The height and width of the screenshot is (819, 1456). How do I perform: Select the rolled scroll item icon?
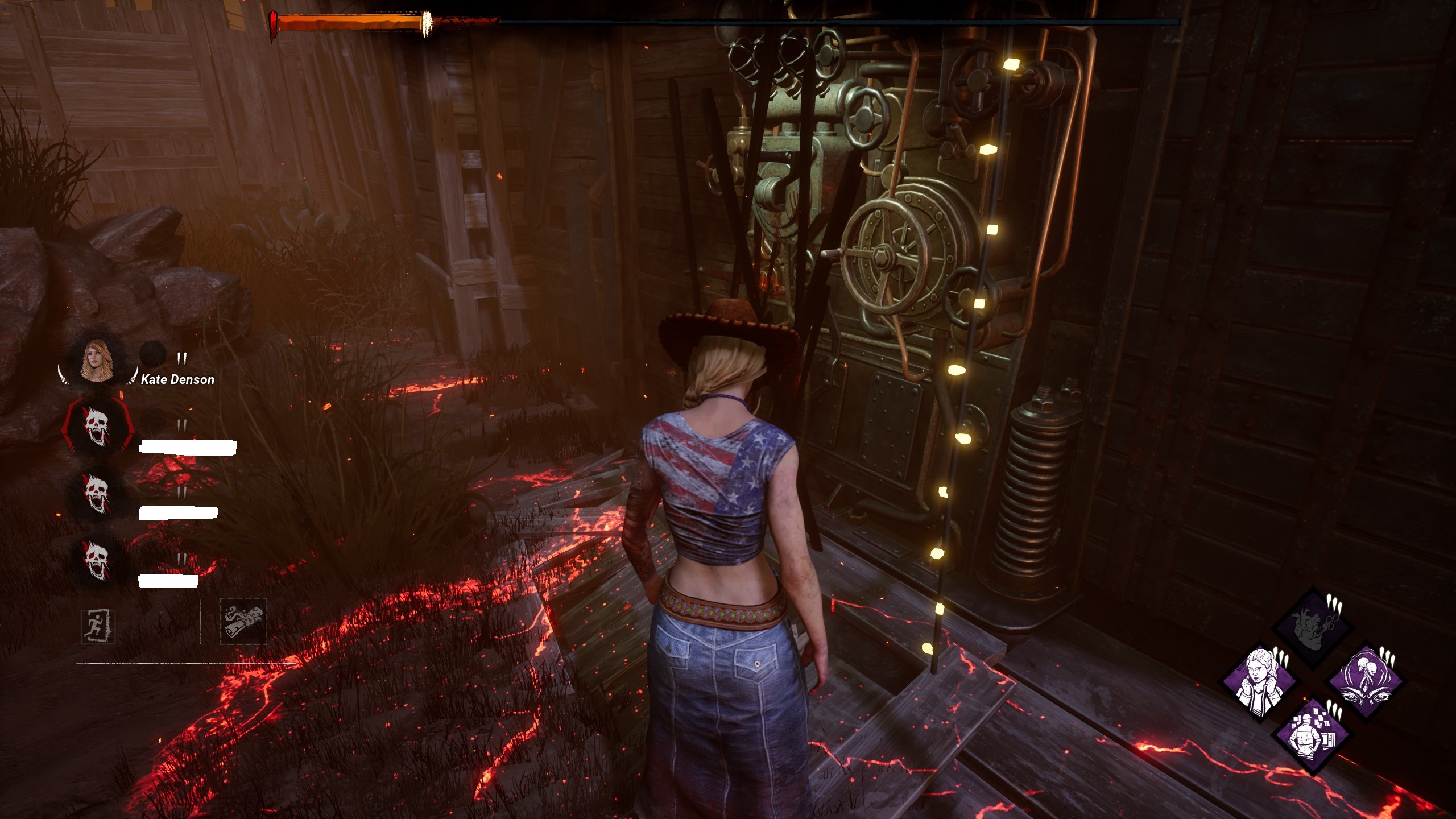tap(243, 621)
